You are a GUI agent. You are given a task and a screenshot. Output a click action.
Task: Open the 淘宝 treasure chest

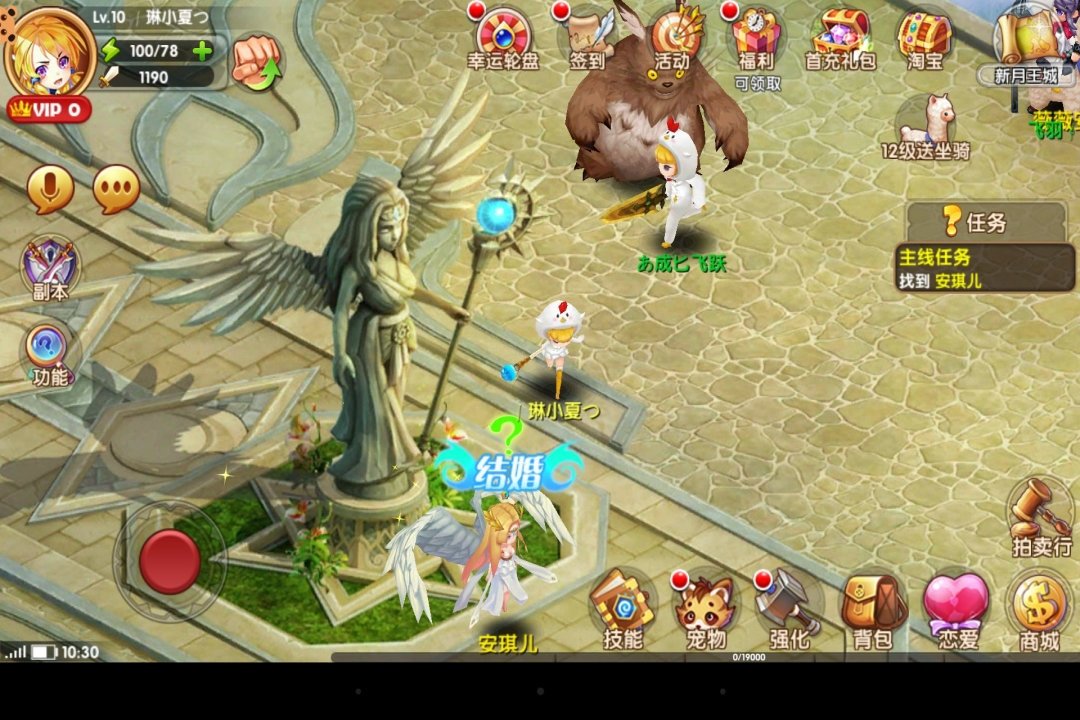pos(924,37)
